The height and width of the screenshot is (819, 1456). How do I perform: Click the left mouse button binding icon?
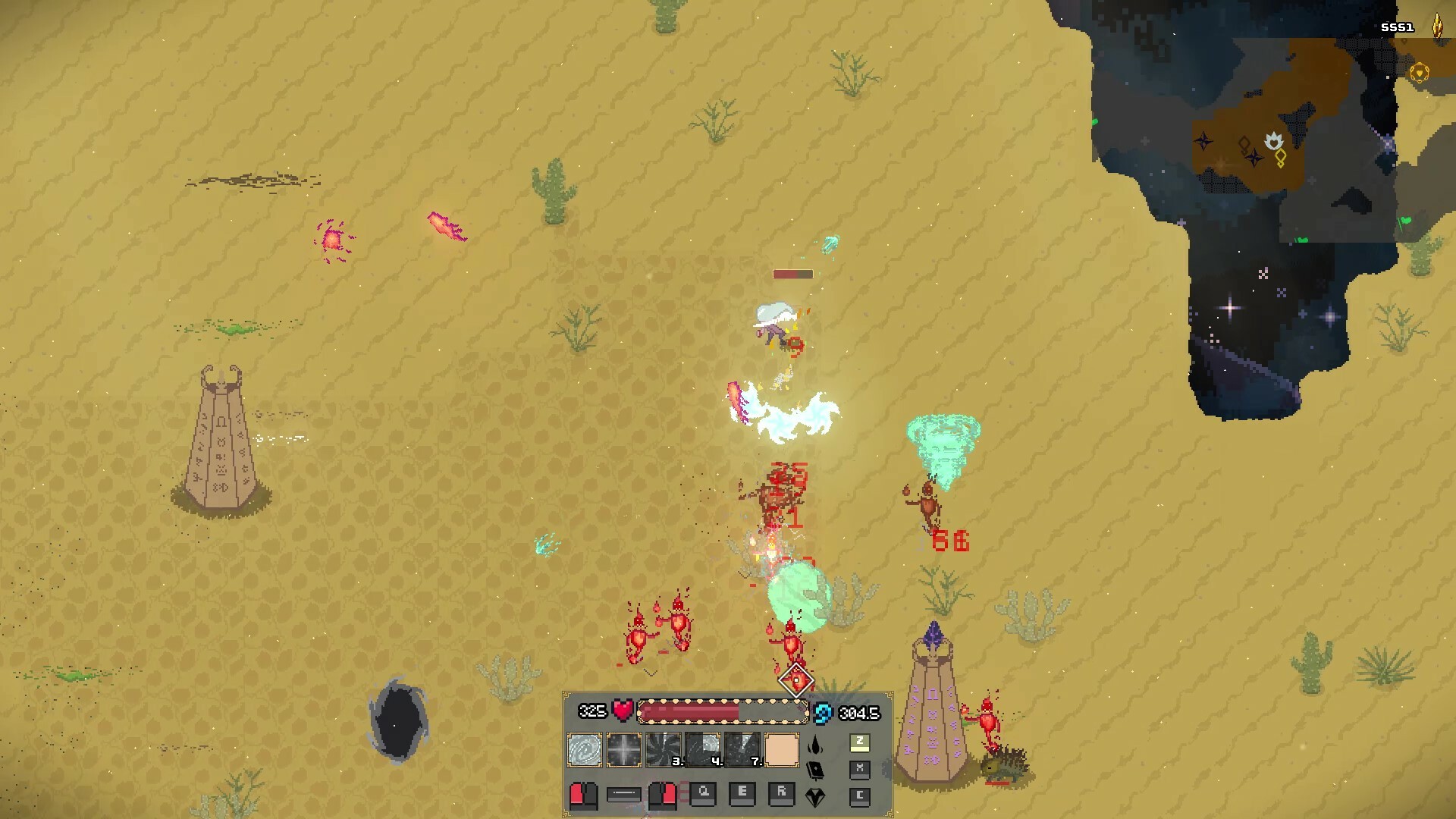click(583, 798)
